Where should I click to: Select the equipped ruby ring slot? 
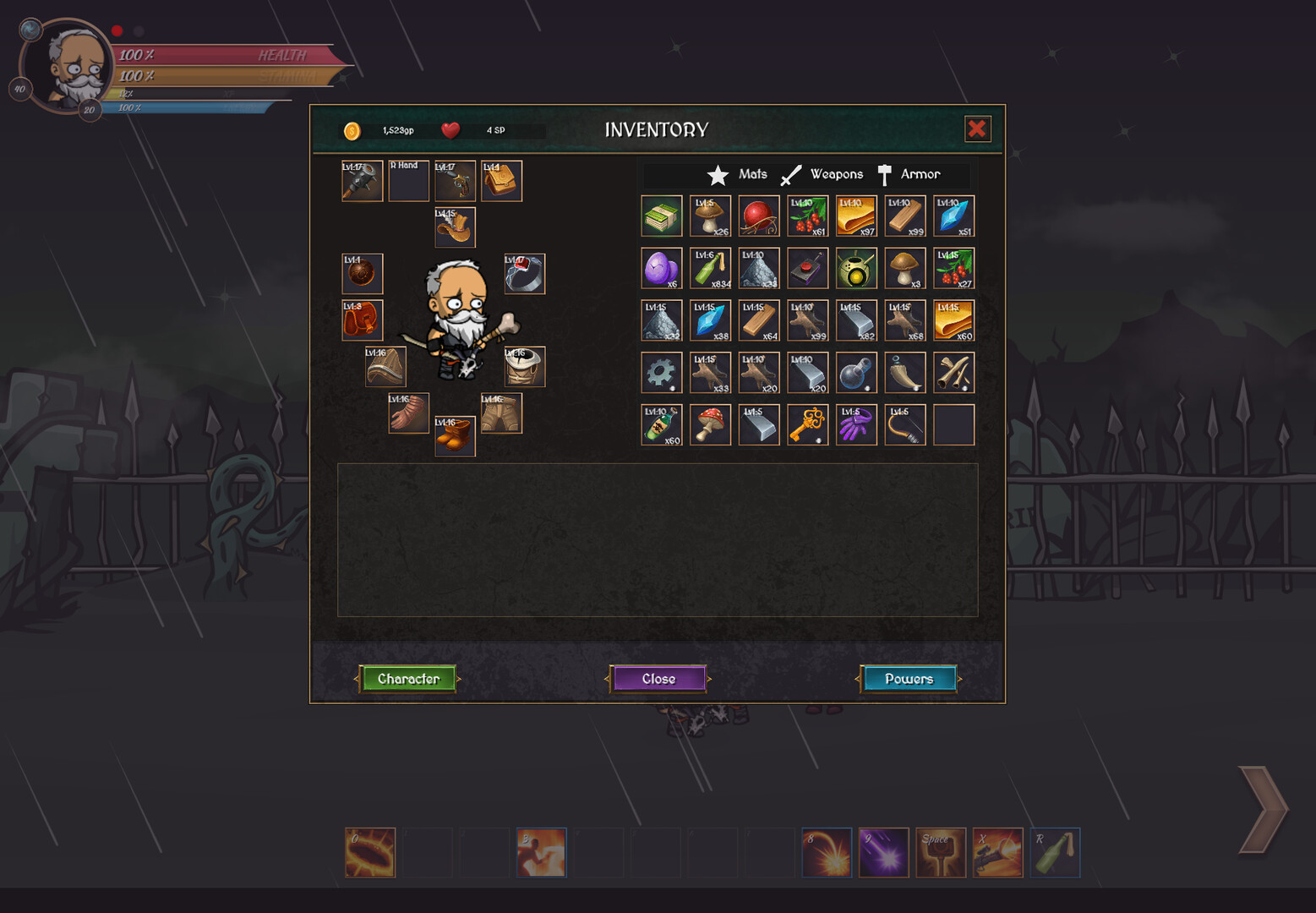(x=524, y=274)
